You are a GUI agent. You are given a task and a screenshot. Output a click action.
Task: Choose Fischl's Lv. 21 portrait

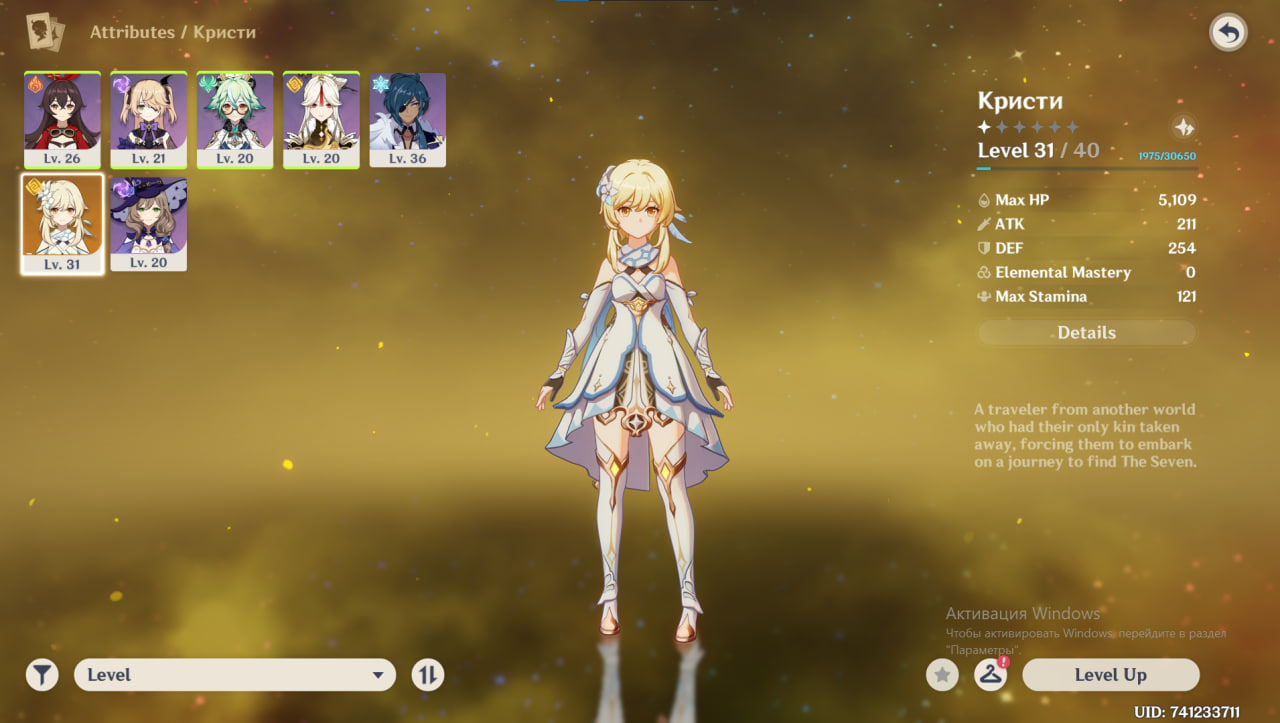[148, 119]
